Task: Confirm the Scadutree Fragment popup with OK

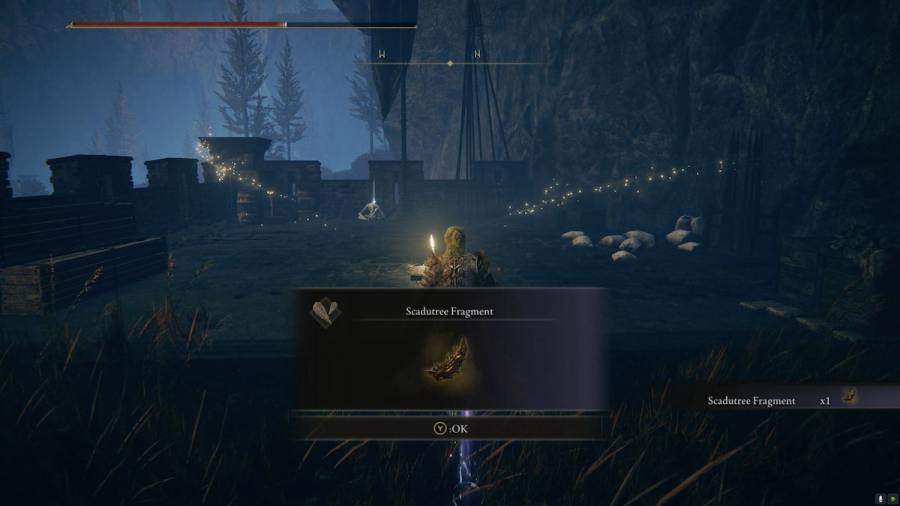Action: tap(449, 428)
